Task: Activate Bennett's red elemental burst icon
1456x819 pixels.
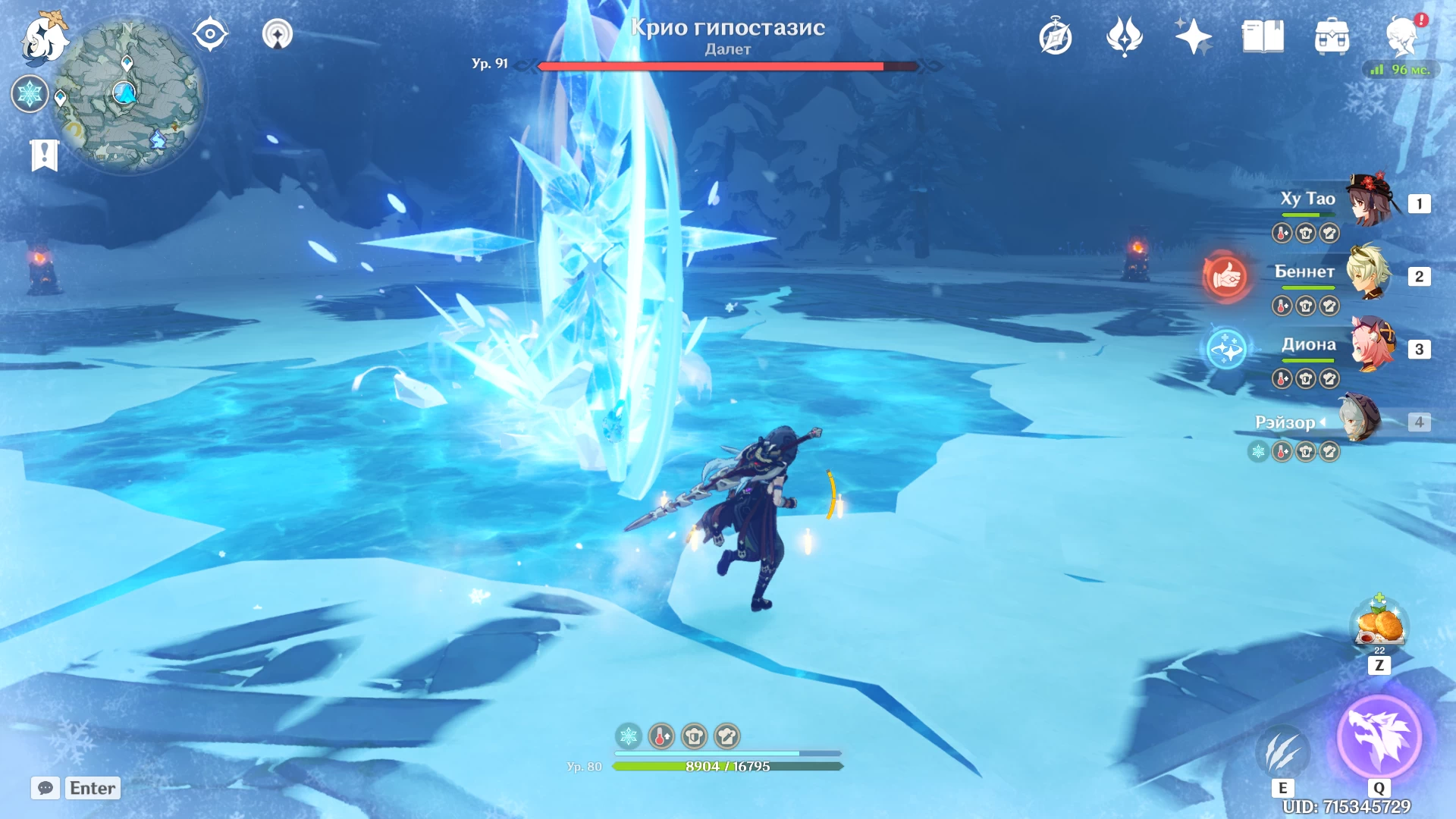Action: (1226, 276)
